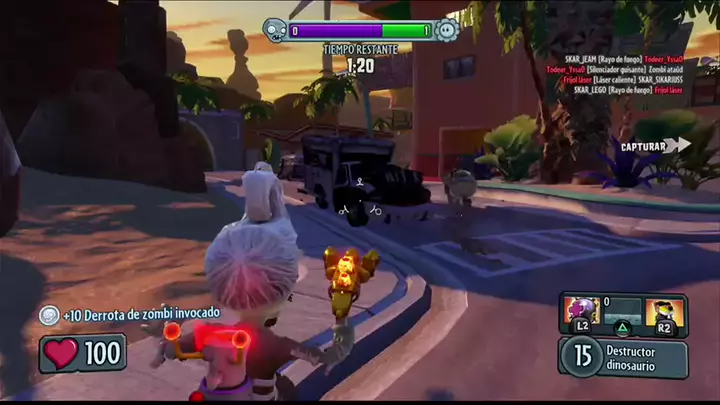Select the Destructor dinosaurio weapon panel
This screenshot has height=405, width=720.
click(623, 357)
